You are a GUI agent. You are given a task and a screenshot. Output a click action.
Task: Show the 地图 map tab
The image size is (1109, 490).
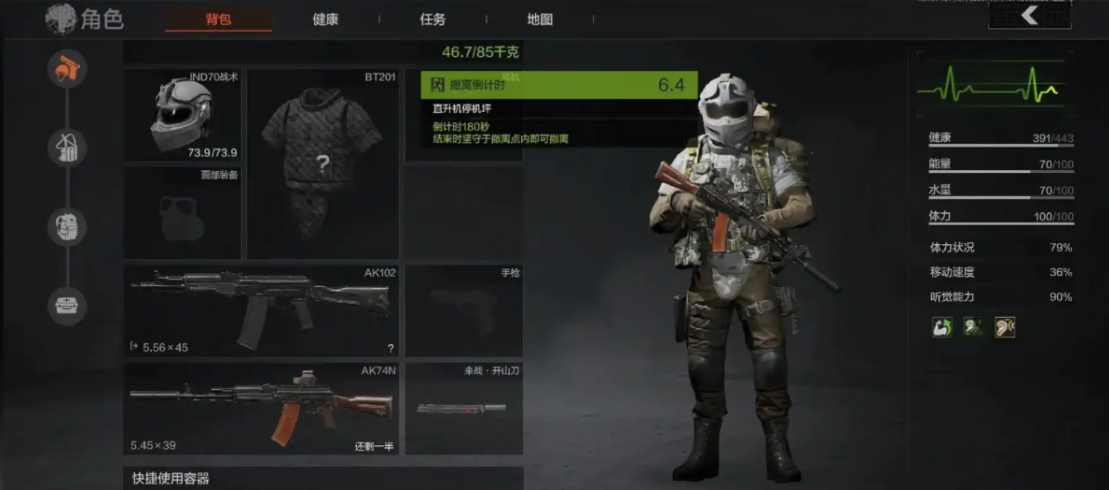[540, 19]
